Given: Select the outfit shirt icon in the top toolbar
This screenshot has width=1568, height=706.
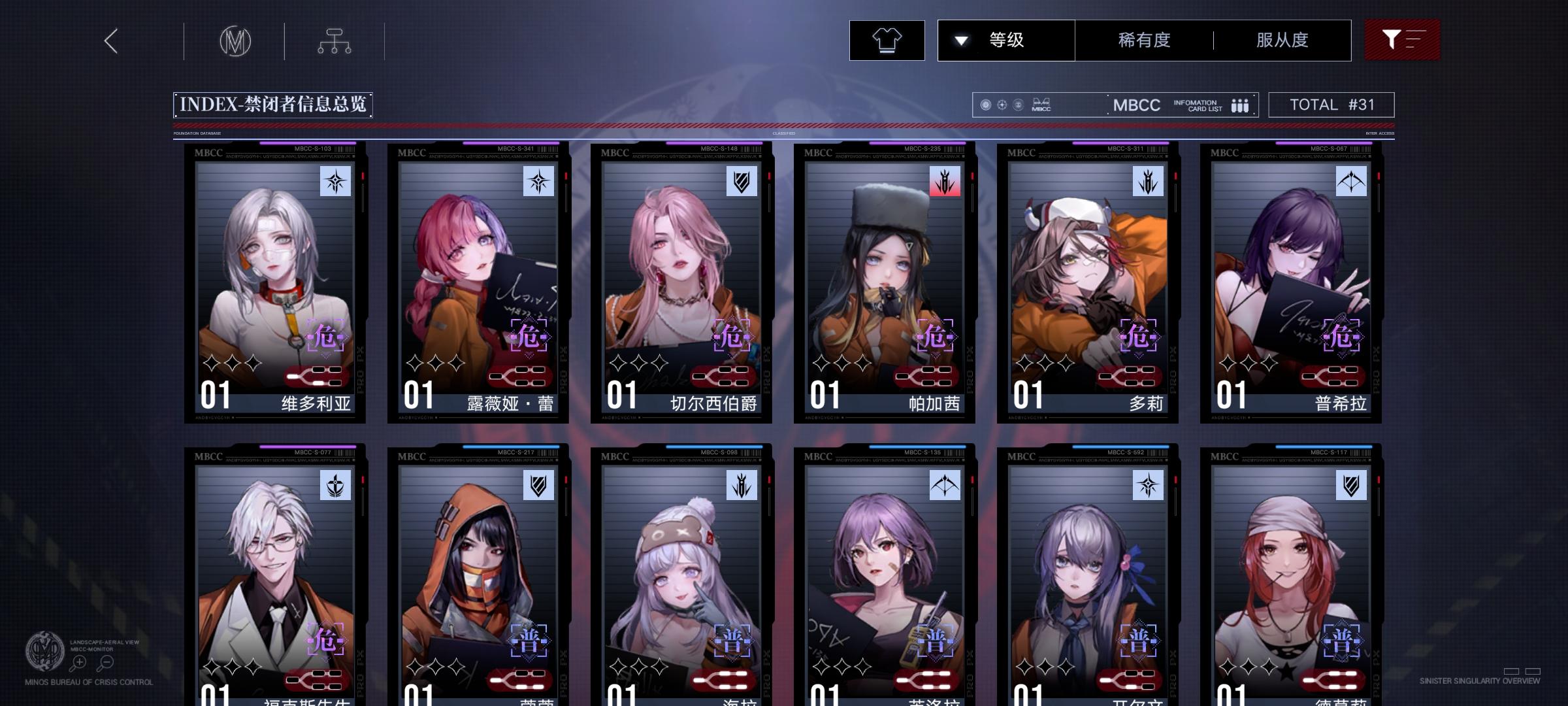Looking at the screenshot, I should [887, 40].
